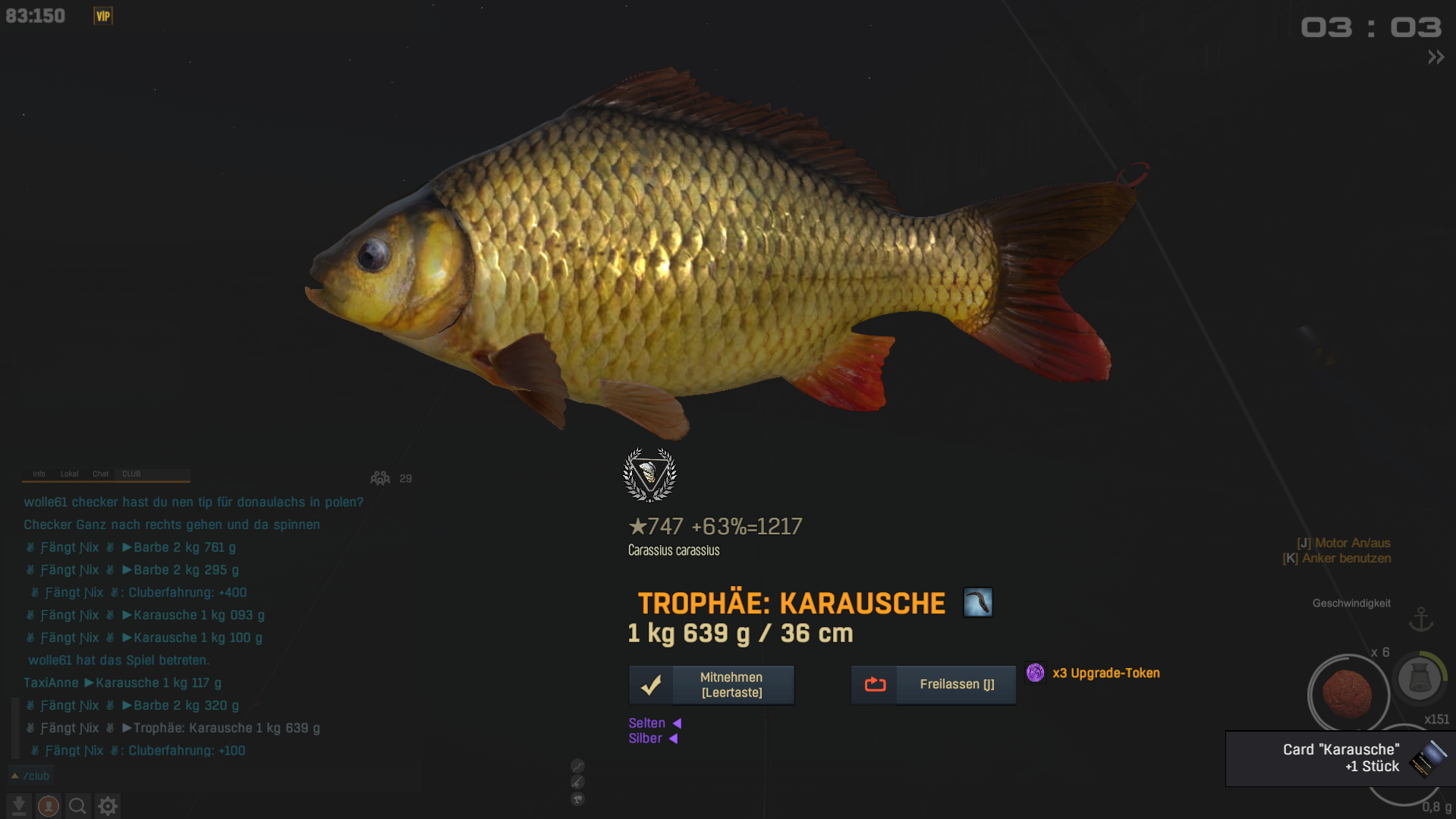Open the Card "Karausche" reward notification
This screenshot has width=1456, height=819.
point(1340,758)
